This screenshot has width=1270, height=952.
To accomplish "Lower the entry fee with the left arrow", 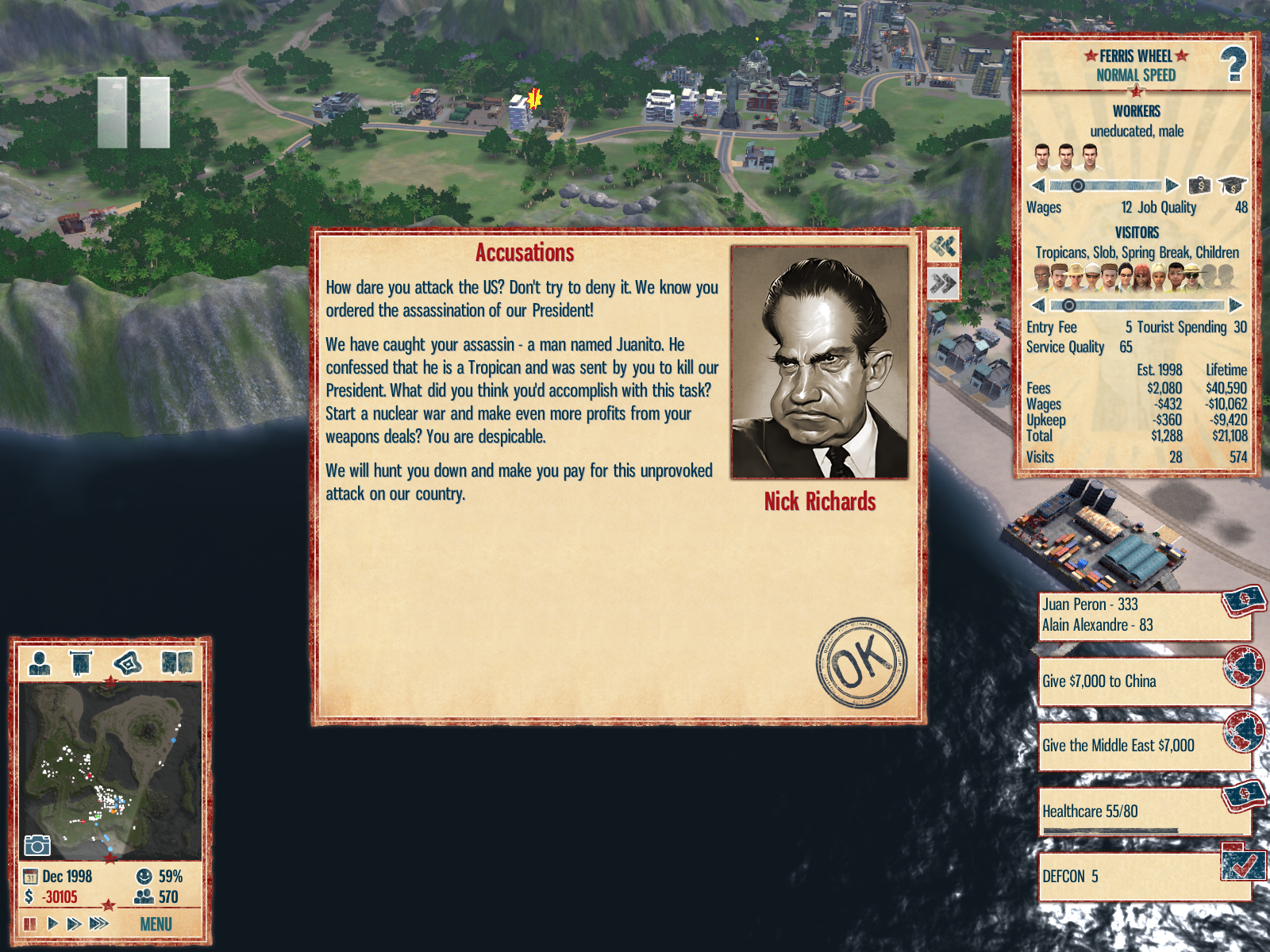I will [x=1037, y=305].
